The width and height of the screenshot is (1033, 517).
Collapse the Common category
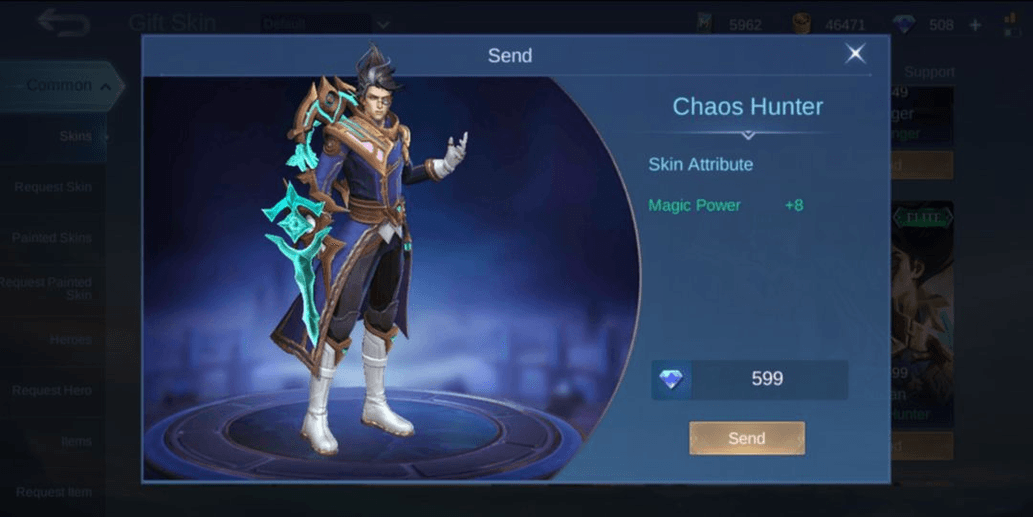[62, 86]
